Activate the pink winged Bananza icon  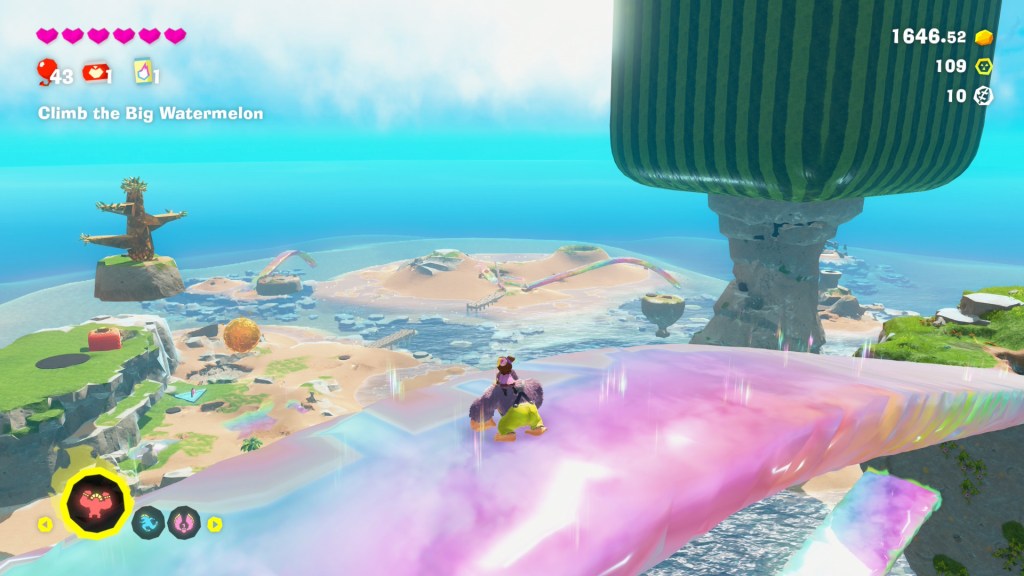click(x=184, y=522)
